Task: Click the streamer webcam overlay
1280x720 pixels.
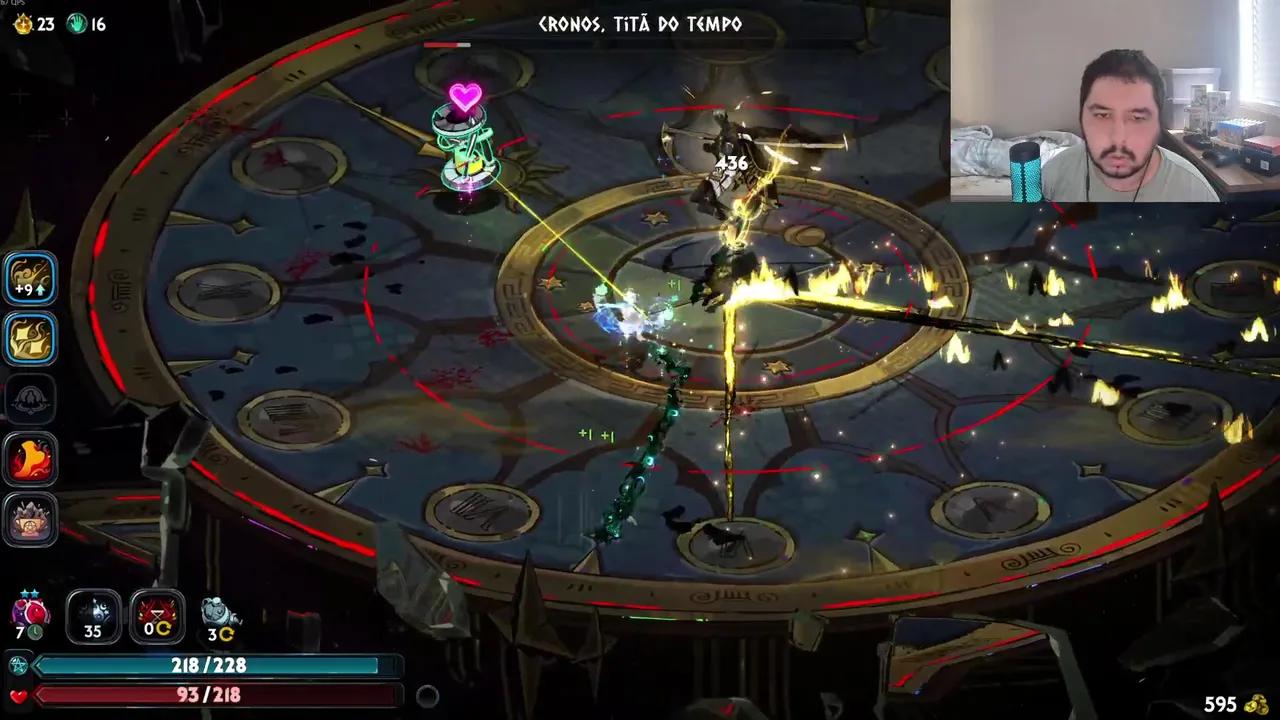Action: point(1114,101)
